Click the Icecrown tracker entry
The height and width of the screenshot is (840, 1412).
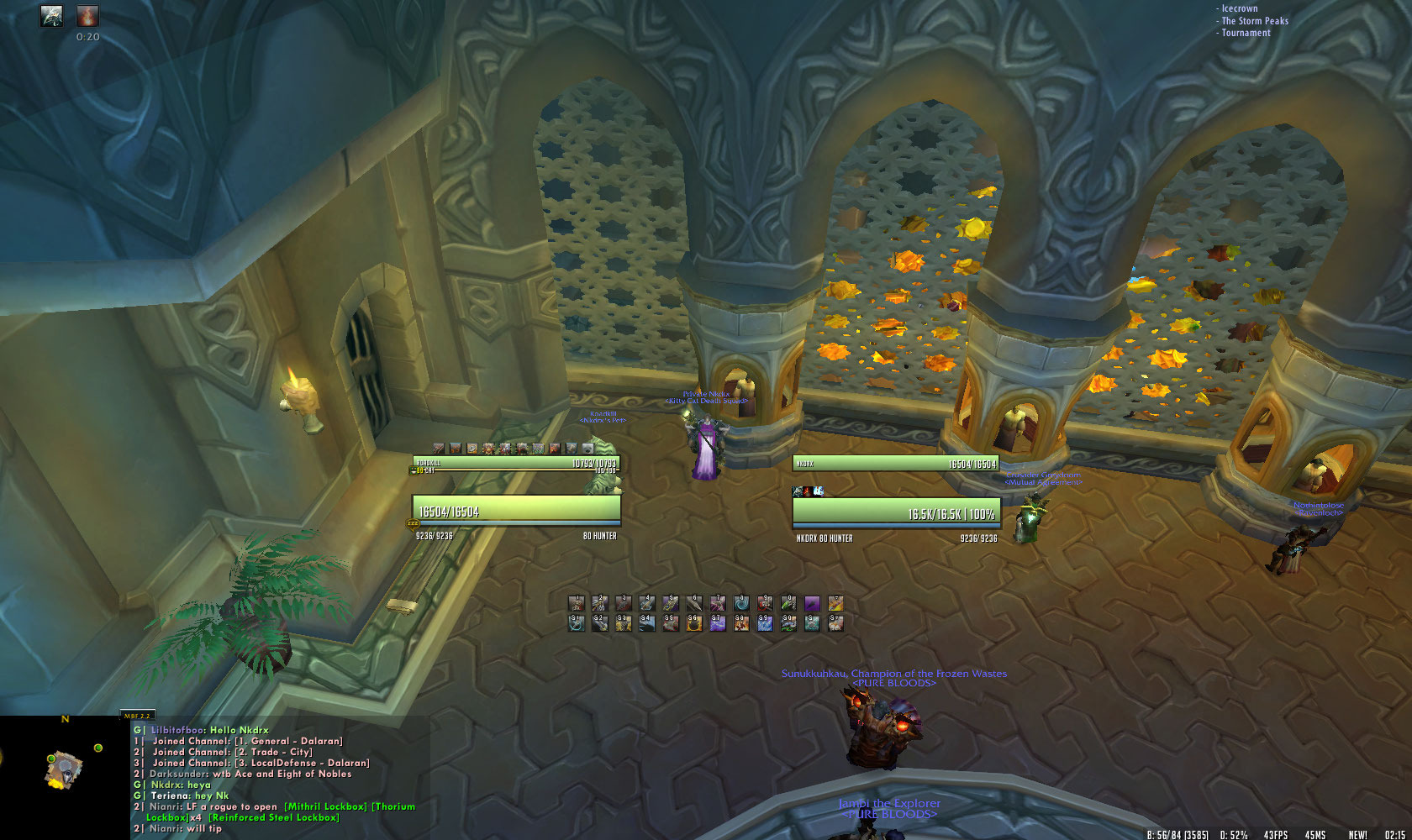point(1240,8)
